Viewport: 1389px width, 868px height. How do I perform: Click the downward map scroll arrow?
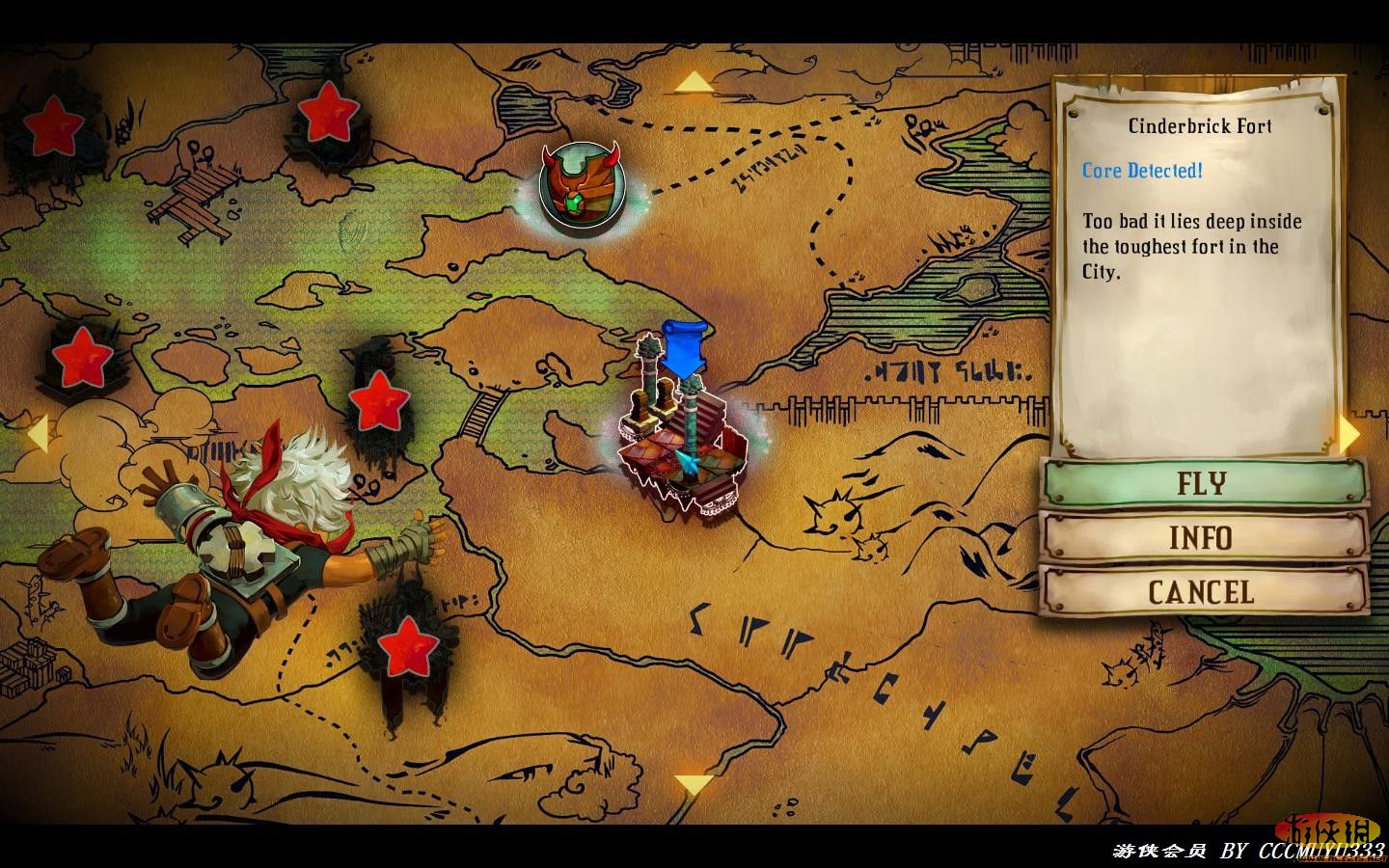693,784
